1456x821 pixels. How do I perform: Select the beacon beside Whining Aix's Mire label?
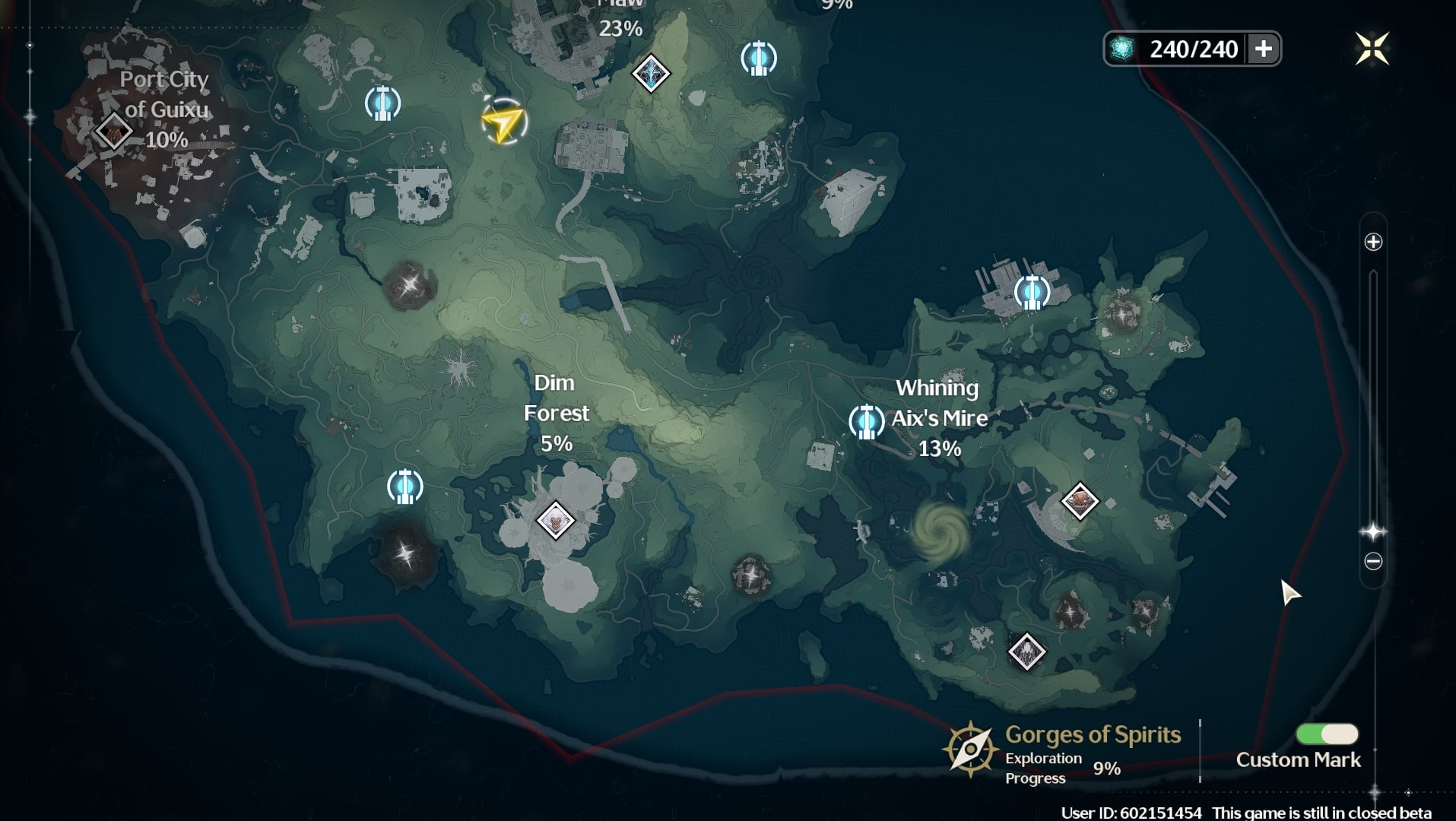(866, 421)
